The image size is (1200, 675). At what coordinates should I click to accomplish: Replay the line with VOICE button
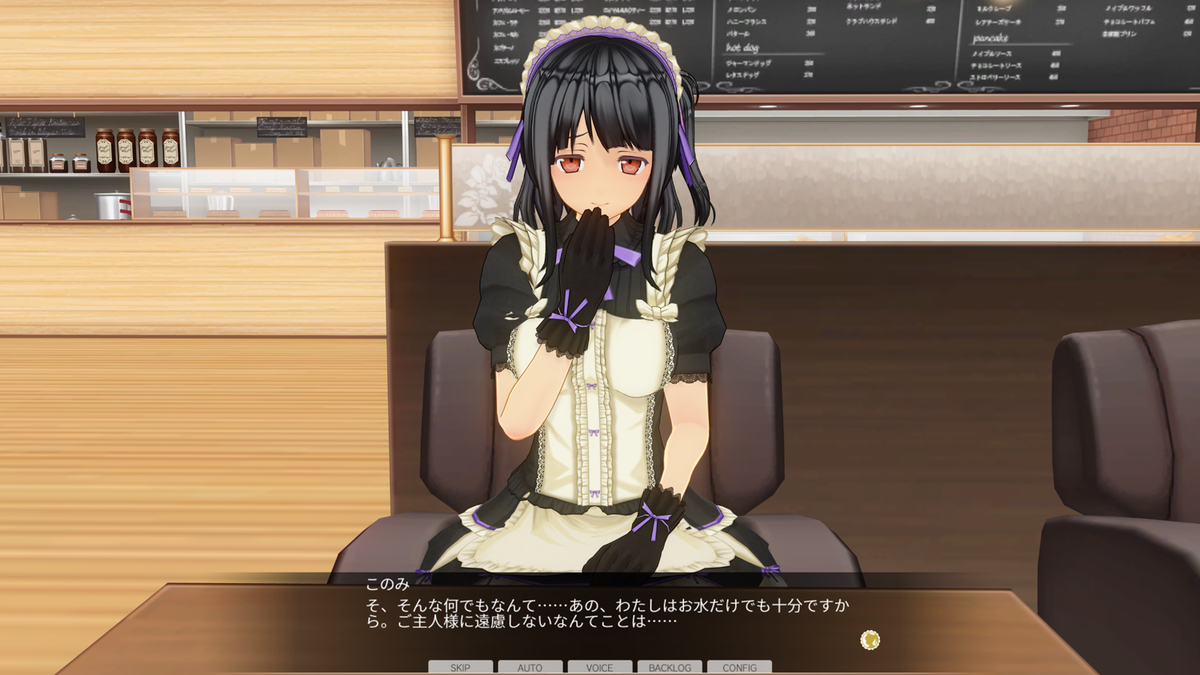[x=600, y=667]
